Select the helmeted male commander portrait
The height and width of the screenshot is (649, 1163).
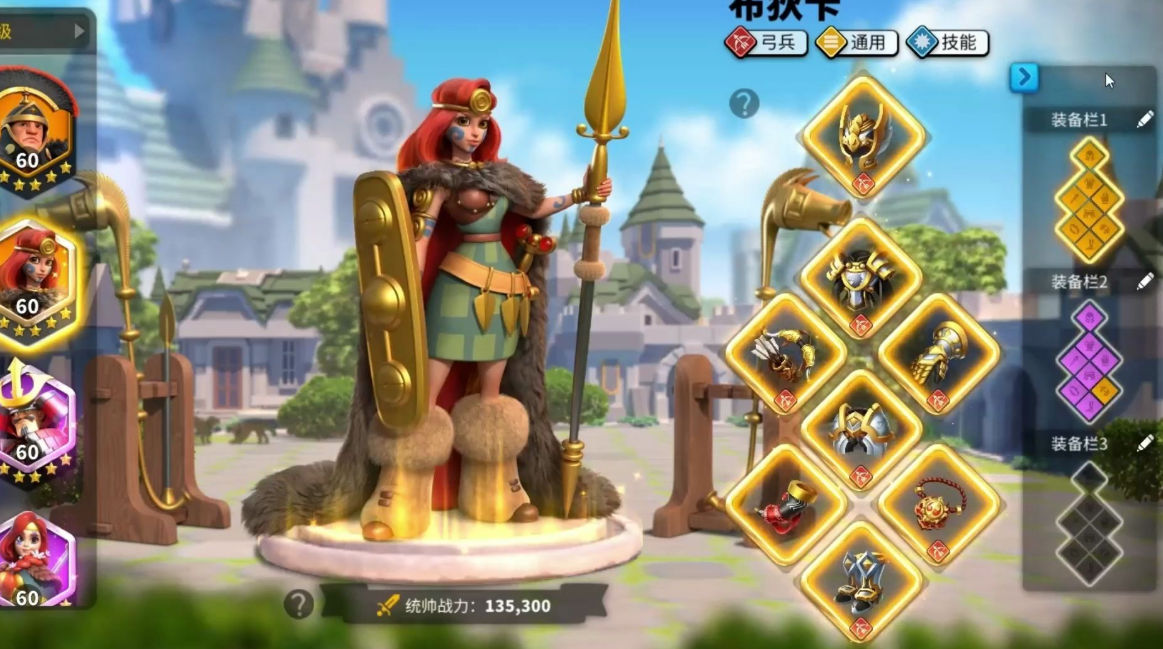click(x=34, y=127)
